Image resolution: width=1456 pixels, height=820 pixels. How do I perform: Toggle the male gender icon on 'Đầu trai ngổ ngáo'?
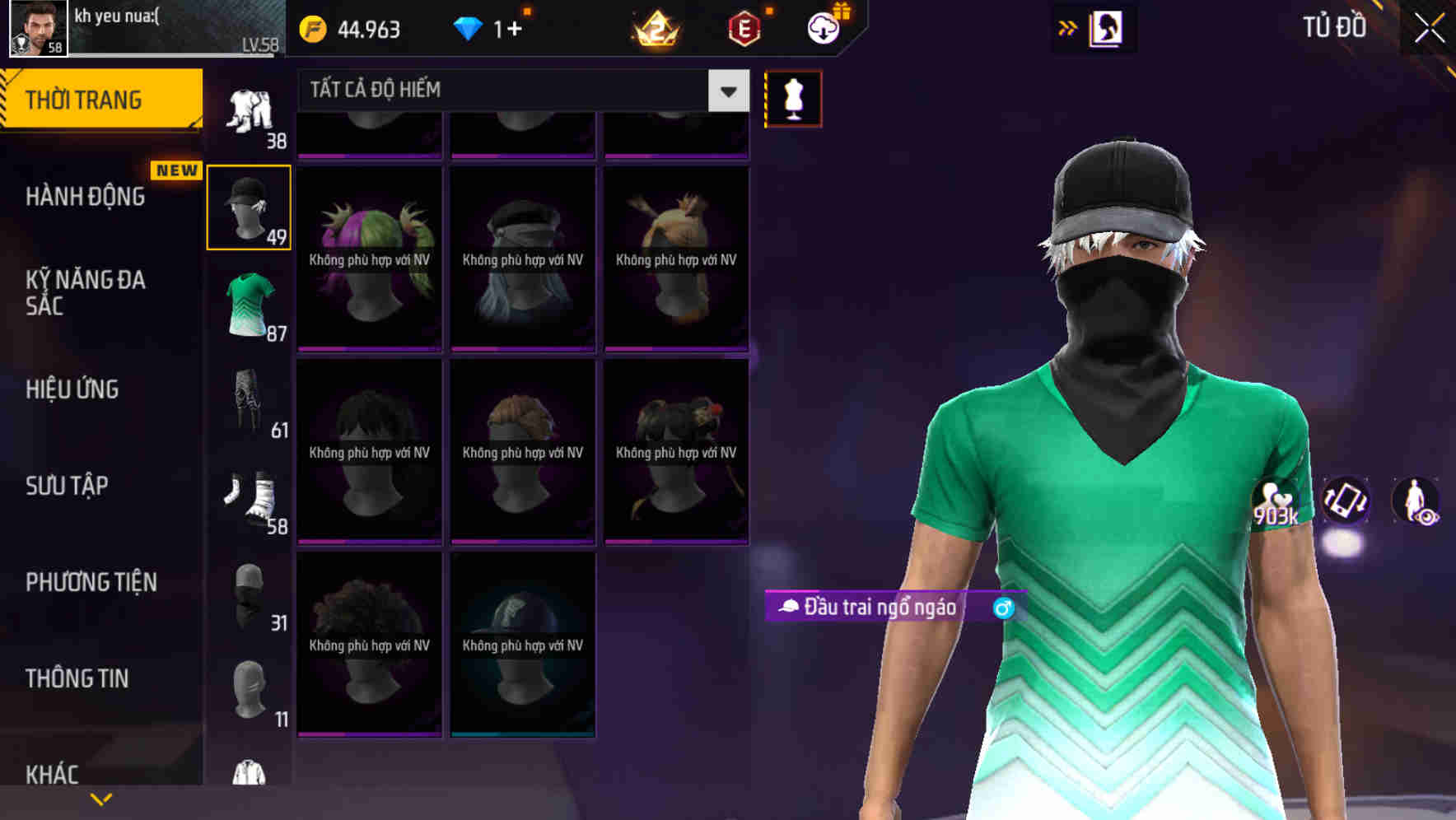1003,609
